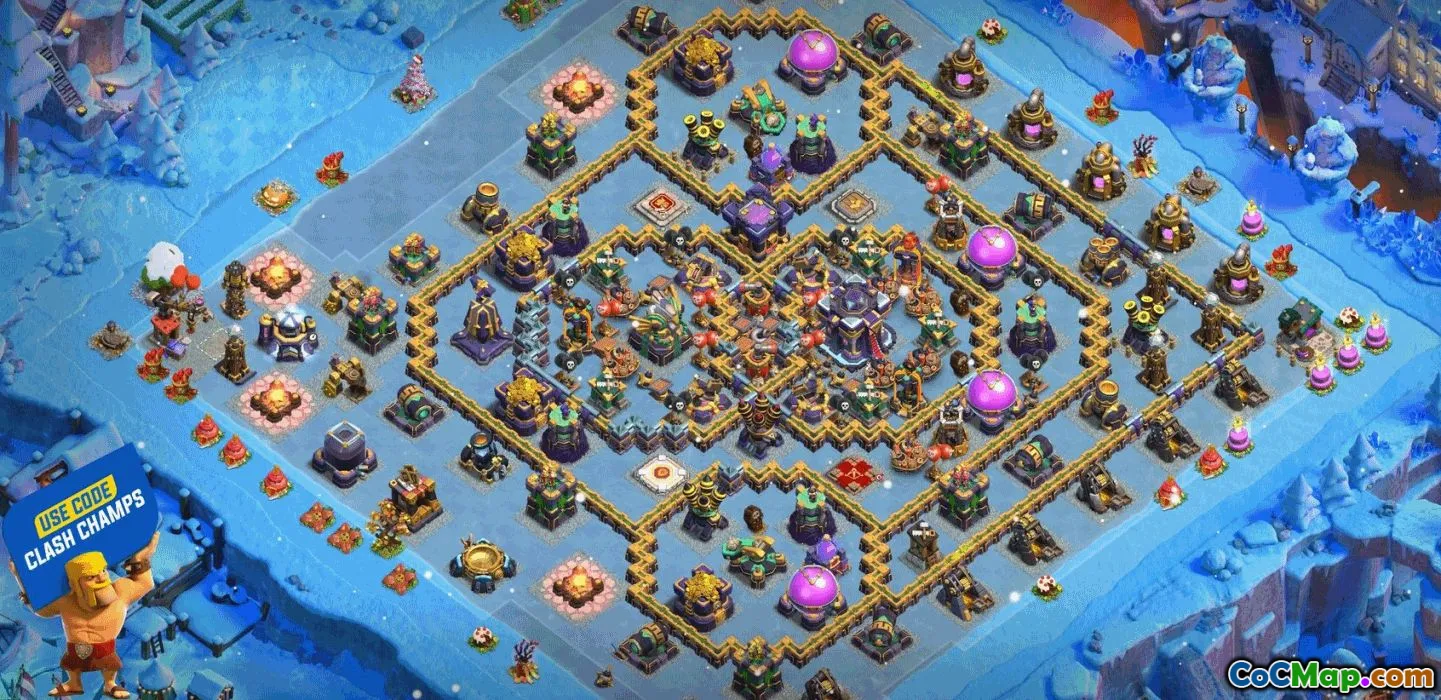
Task: Open the CoCMap.com watermark link
Action: pyautogui.click(x=1330, y=675)
